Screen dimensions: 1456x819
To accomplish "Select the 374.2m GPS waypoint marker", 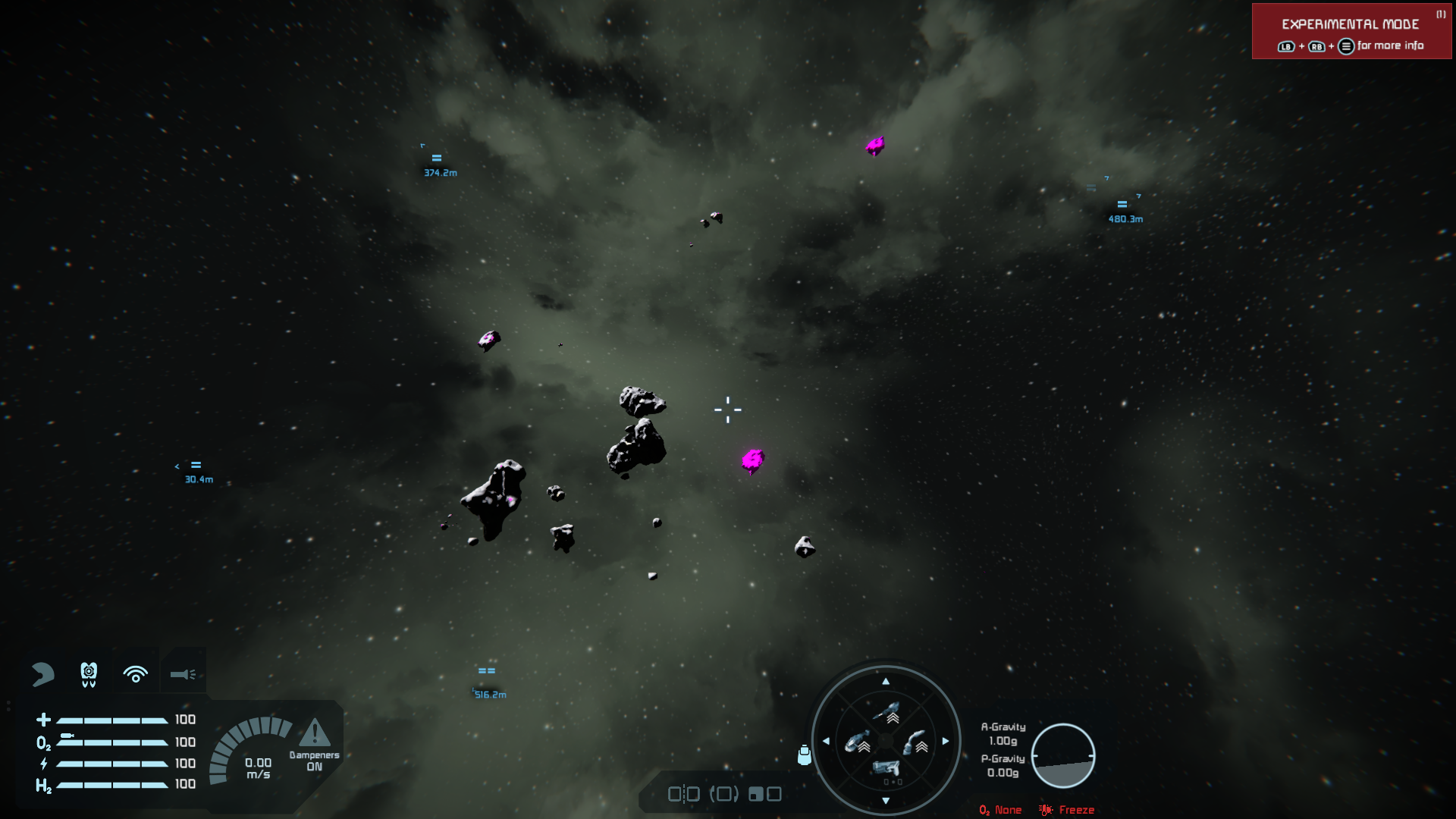I will 437,158.
